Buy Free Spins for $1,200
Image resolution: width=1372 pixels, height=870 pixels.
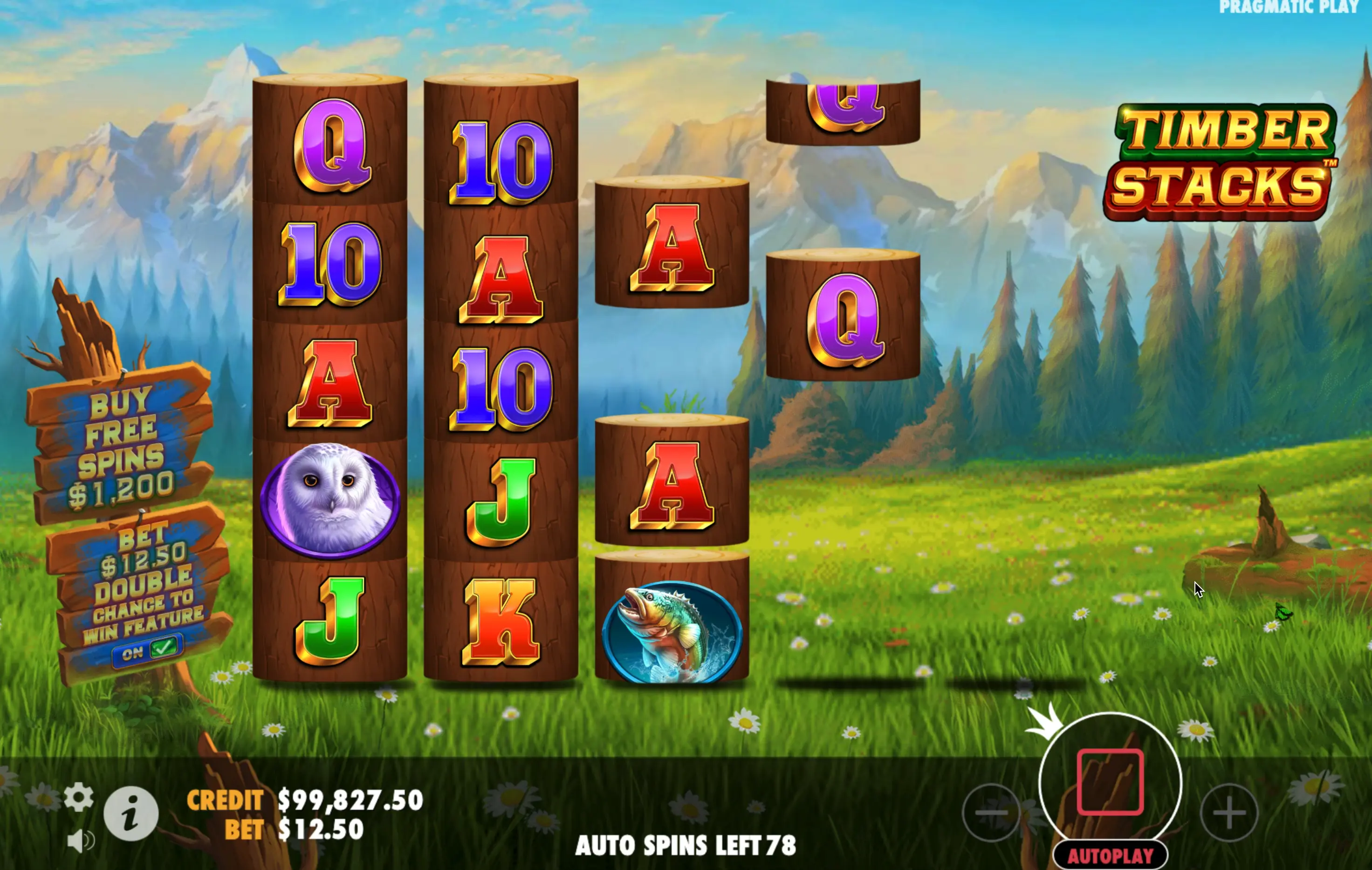point(121,445)
